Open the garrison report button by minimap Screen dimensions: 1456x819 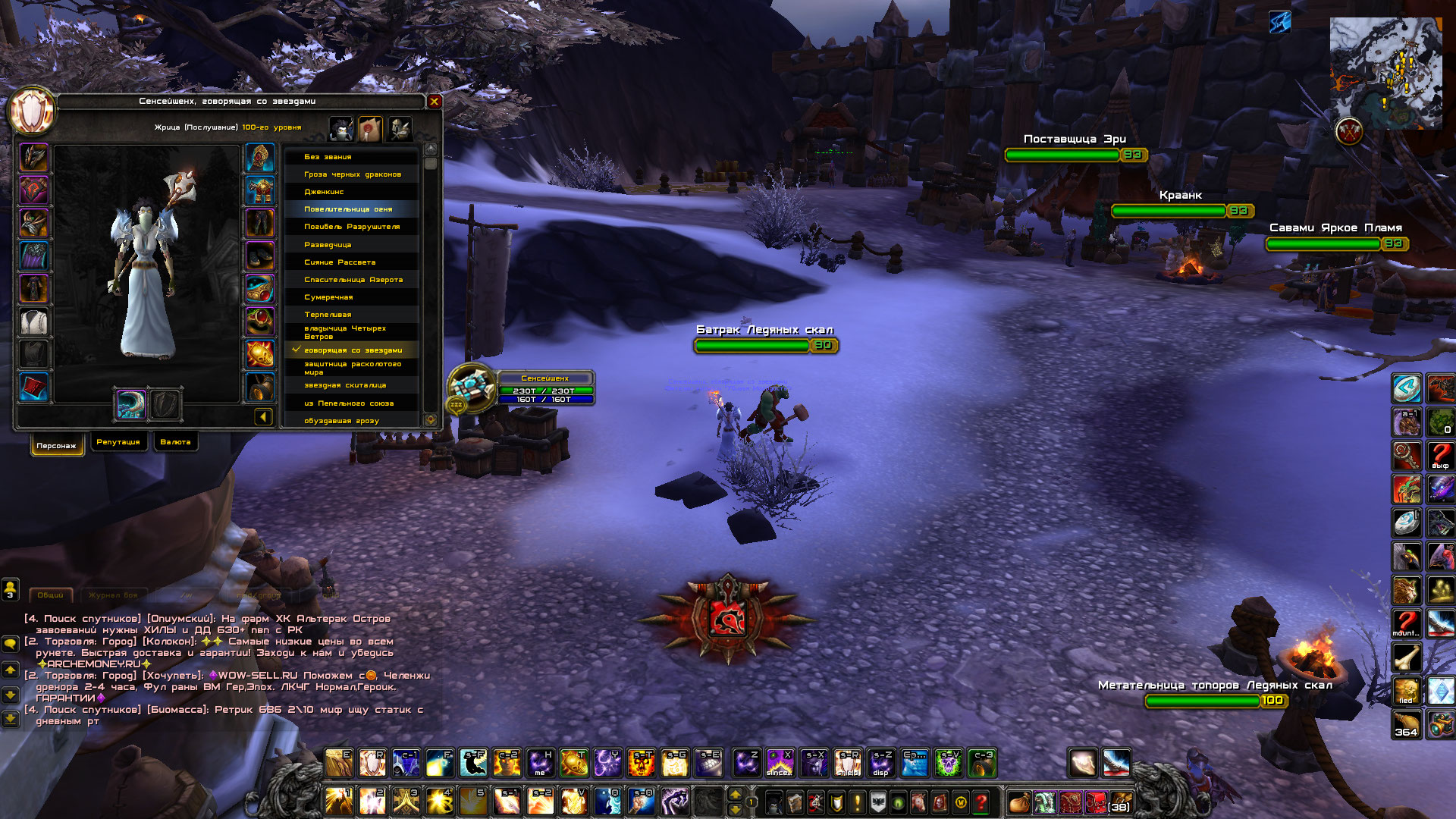pyautogui.click(x=1349, y=132)
